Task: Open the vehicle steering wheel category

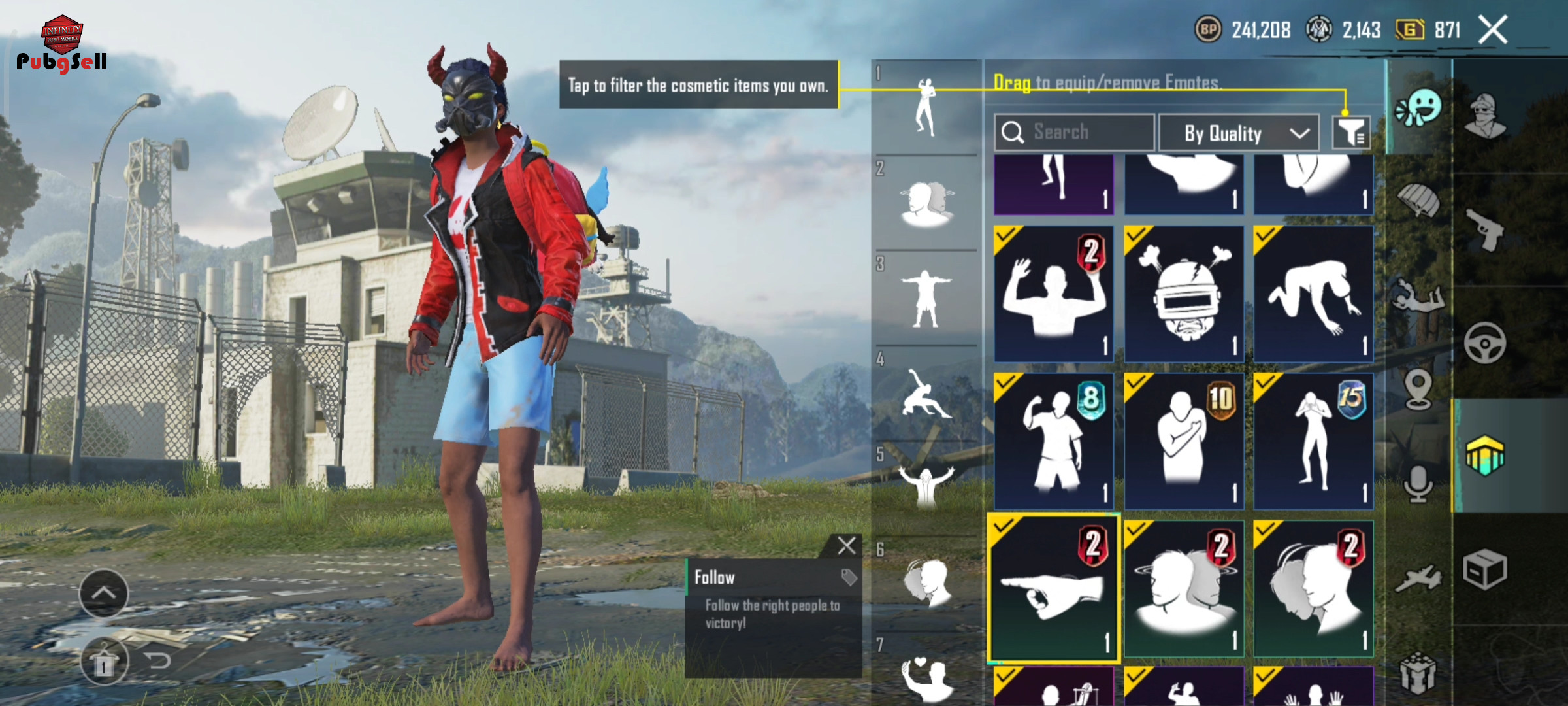Action: 1486,343
